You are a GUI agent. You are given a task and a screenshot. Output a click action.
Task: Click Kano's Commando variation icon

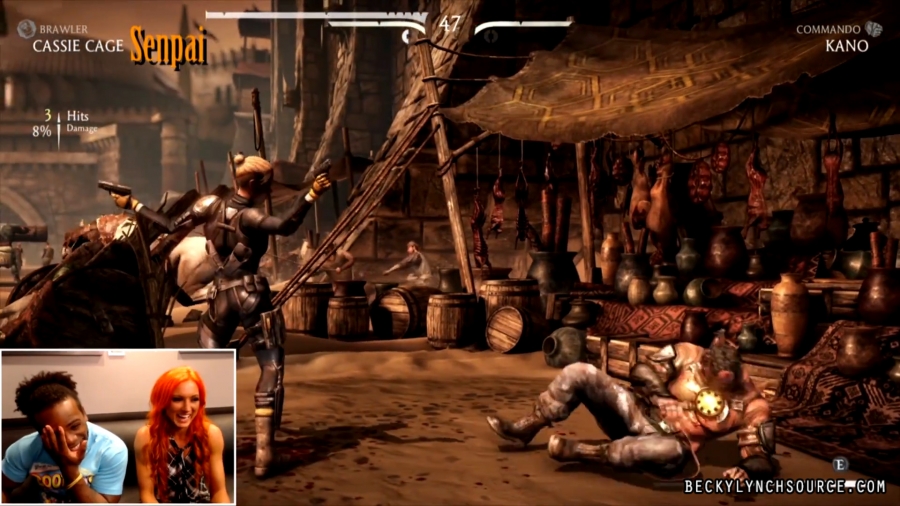[x=874, y=29]
